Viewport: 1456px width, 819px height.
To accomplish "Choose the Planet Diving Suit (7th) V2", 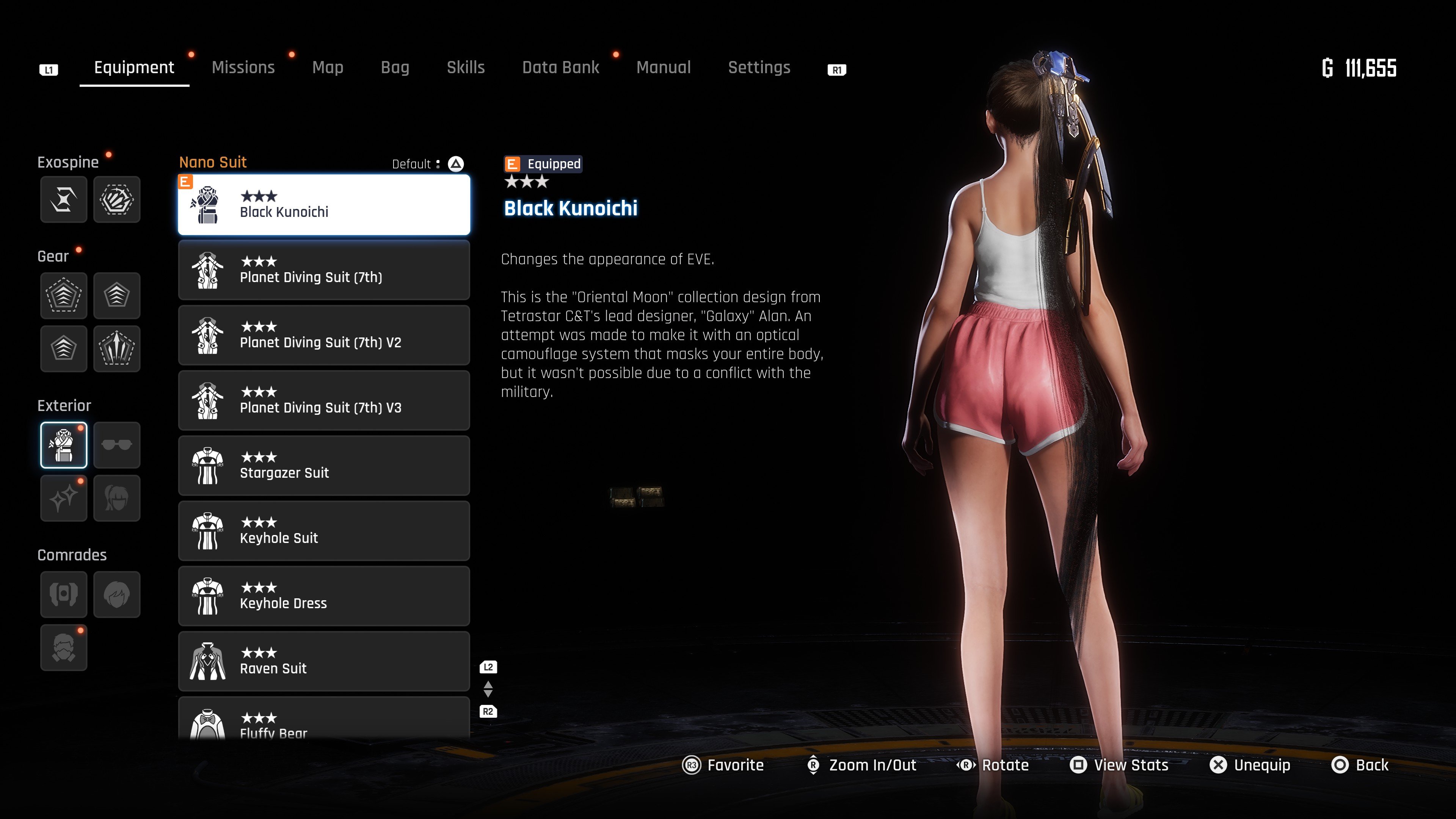I will pos(324,335).
